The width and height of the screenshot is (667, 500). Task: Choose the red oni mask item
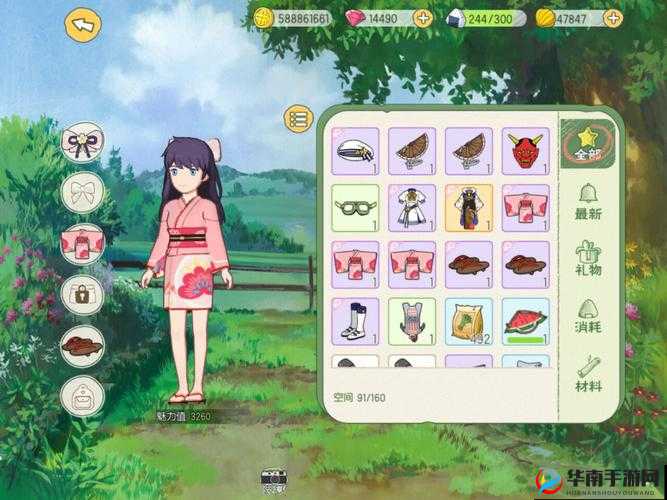tap(525, 151)
